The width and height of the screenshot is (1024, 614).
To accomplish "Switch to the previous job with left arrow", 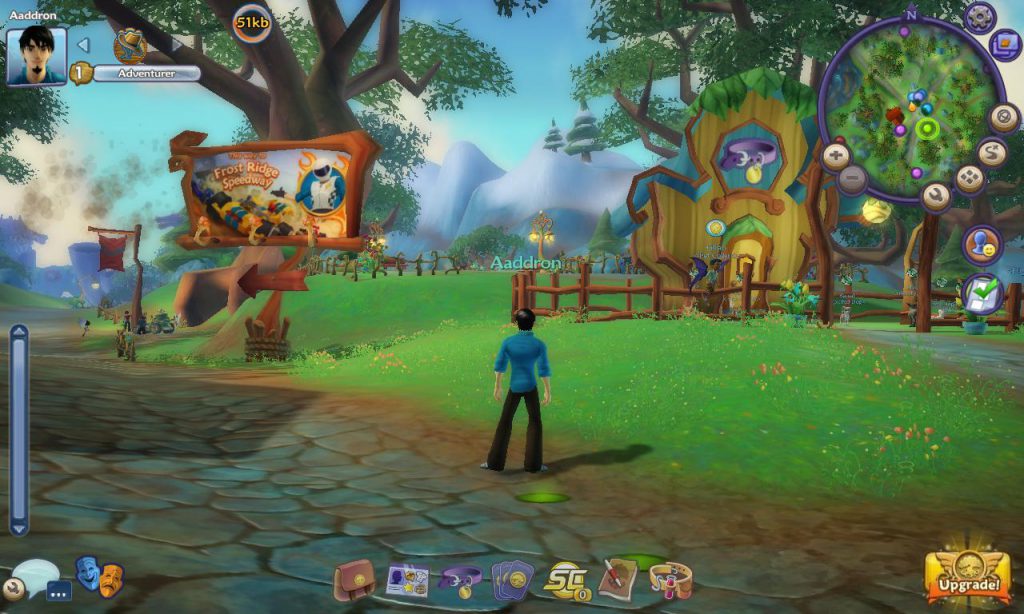I will click(84, 45).
